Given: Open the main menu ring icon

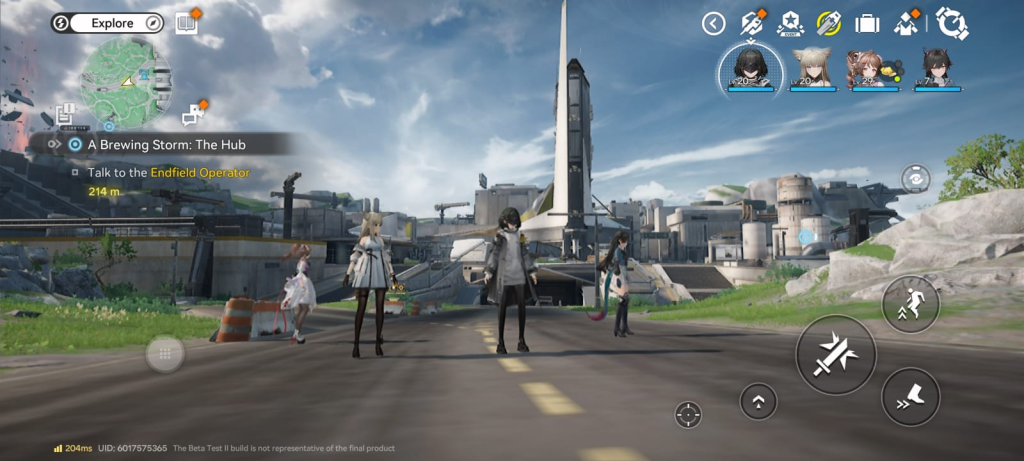Looking at the screenshot, I should point(953,23).
